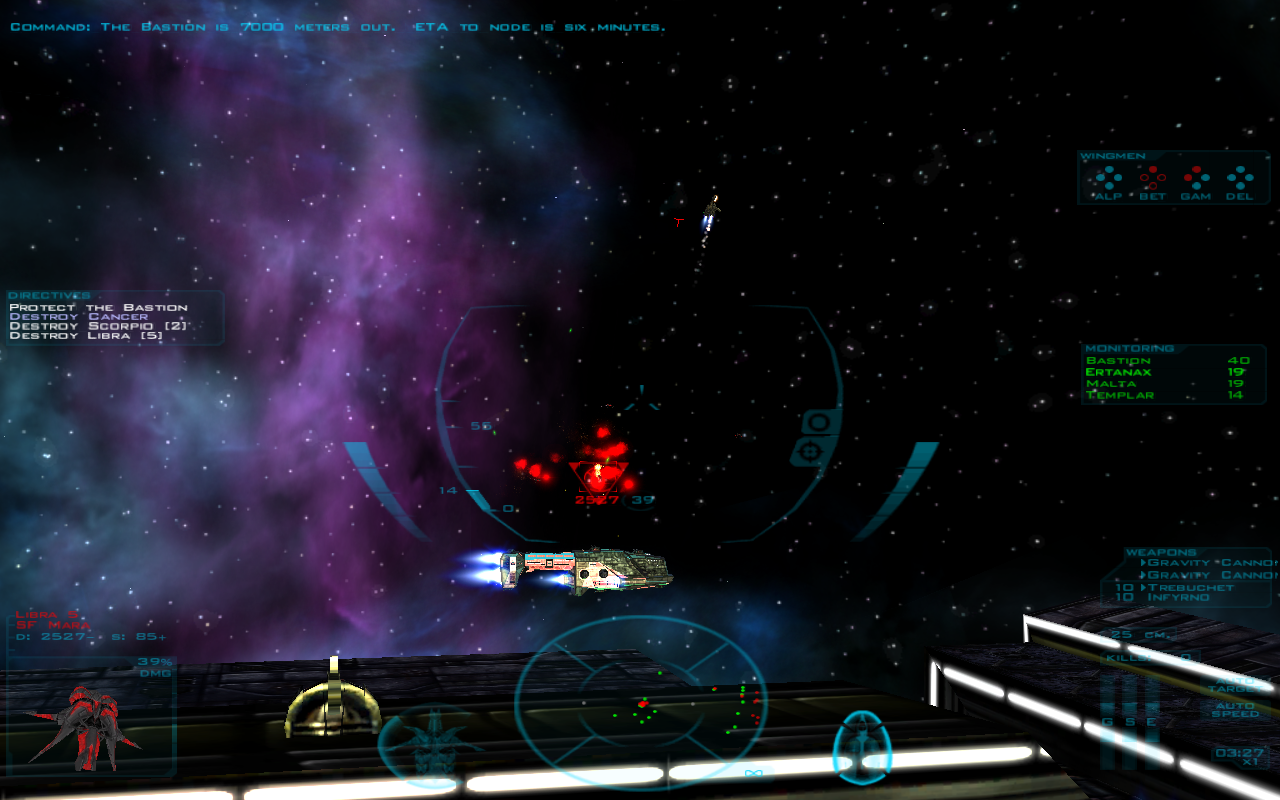The width and height of the screenshot is (1280, 800).
Task: Select the Alpha wing status icon
Action: (1107, 179)
